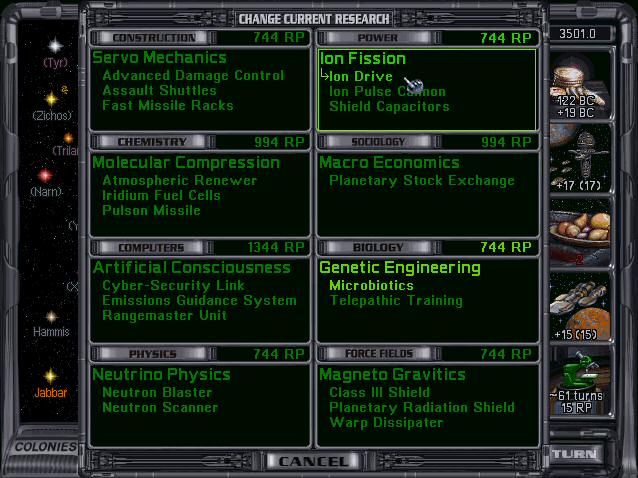Pick Planetary Stock Exchange research
The width and height of the screenshot is (638, 478).
point(422,181)
